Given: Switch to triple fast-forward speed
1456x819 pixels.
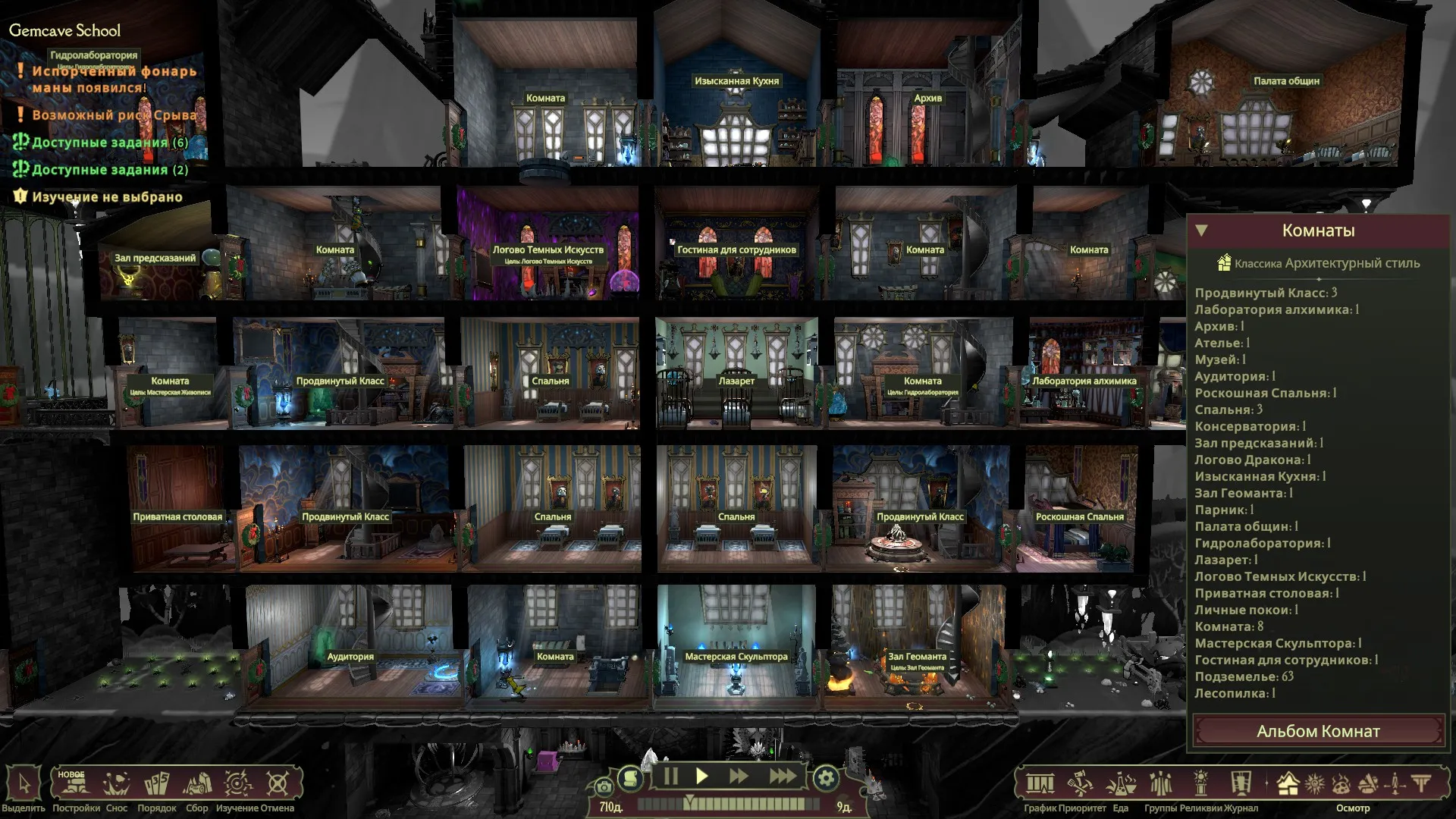Looking at the screenshot, I should [x=783, y=777].
